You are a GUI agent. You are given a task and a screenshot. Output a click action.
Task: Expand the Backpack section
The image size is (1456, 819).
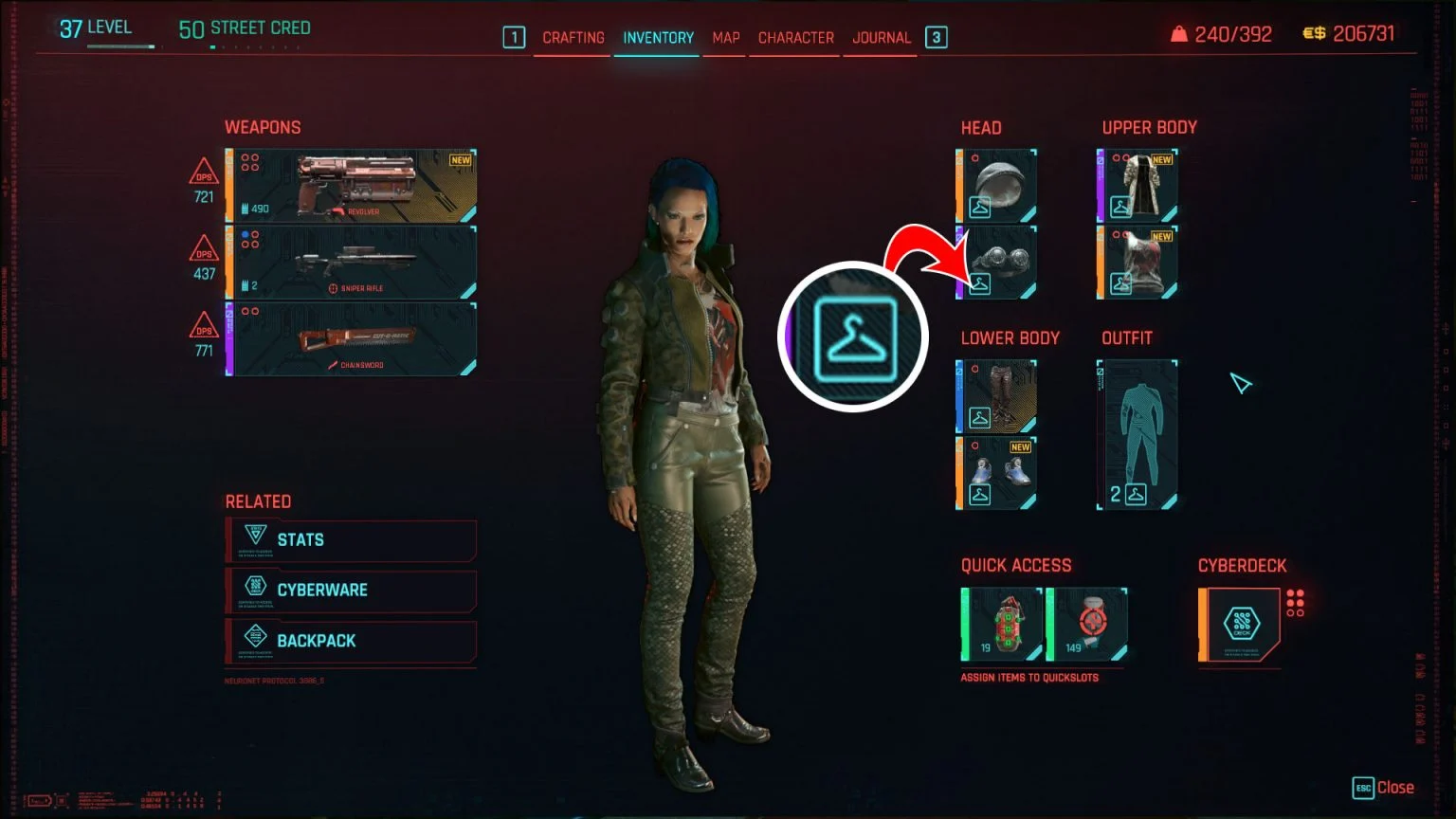(349, 641)
